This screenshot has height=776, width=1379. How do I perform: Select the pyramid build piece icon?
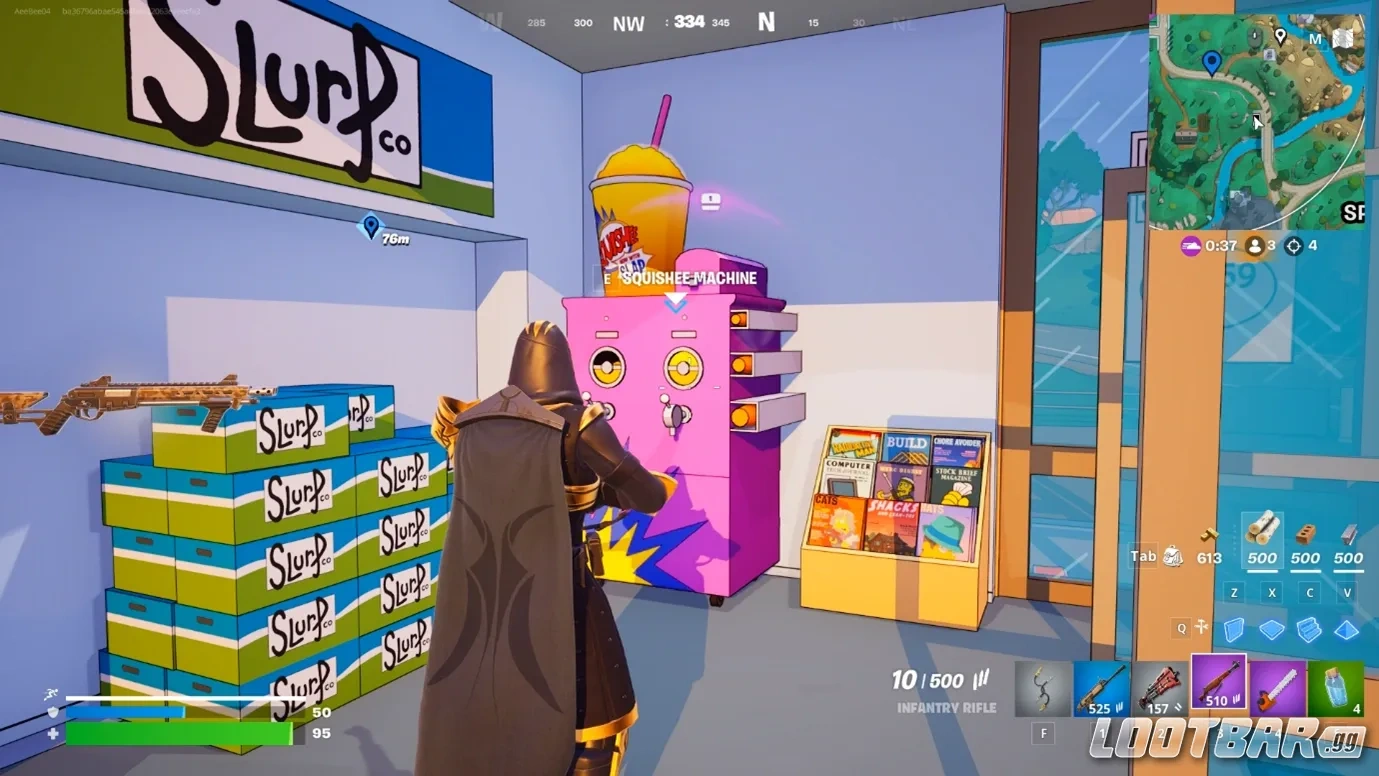(1348, 628)
